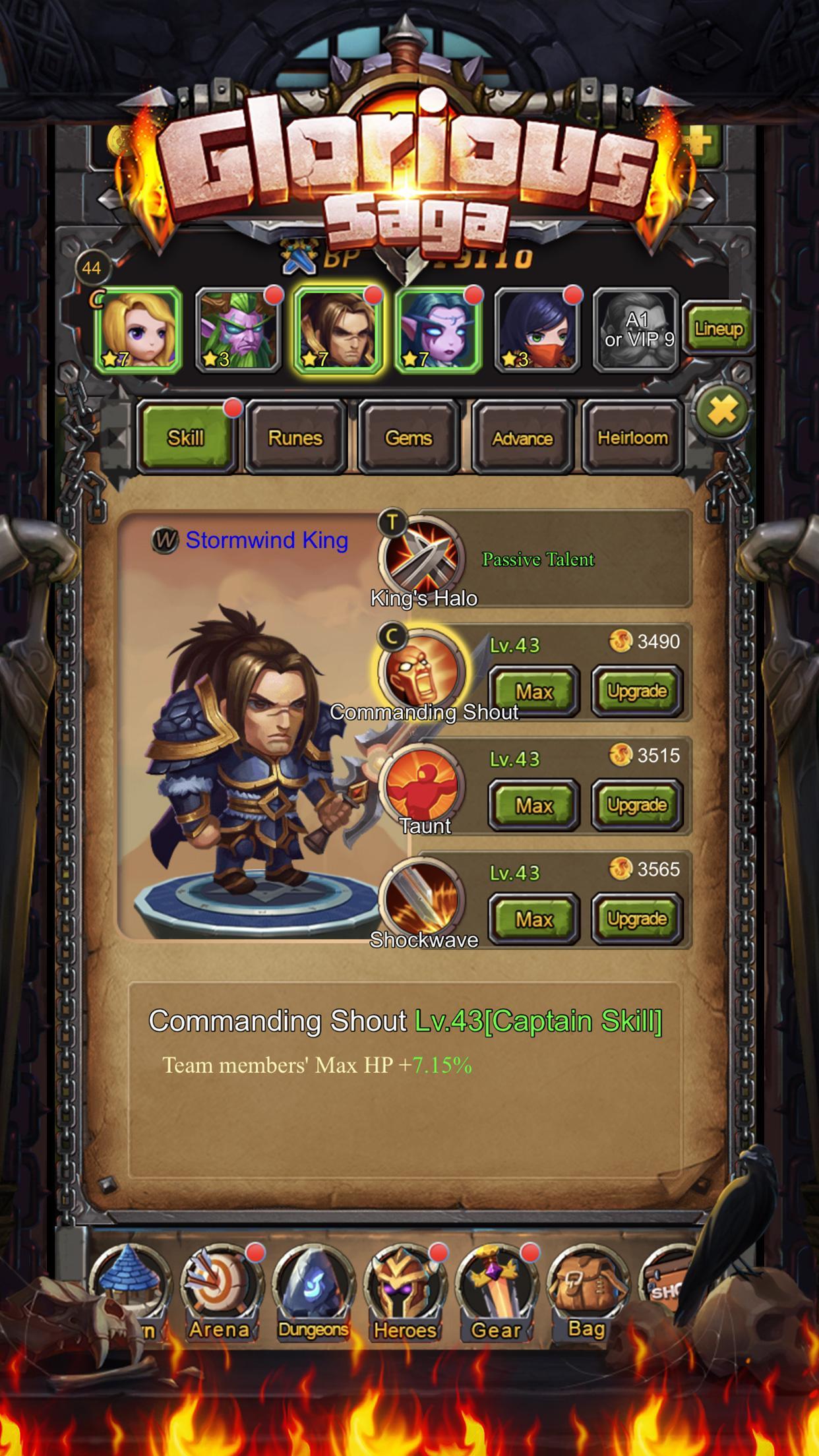This screenshot has height=1456, width=819.
Task: Switch to the Skill tab
Action: tap(187, 437)
